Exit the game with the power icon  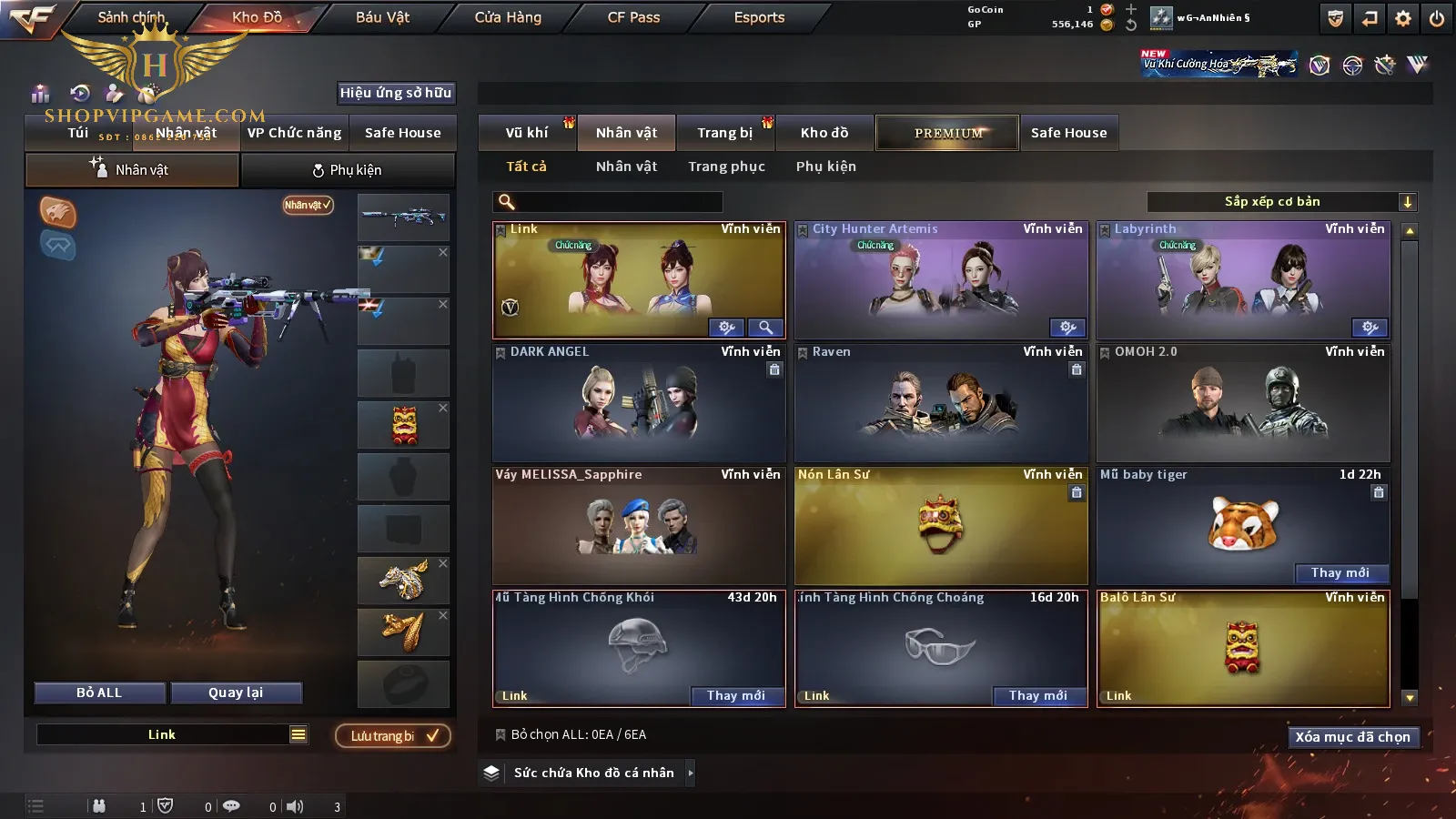(x=1437, y=18)
